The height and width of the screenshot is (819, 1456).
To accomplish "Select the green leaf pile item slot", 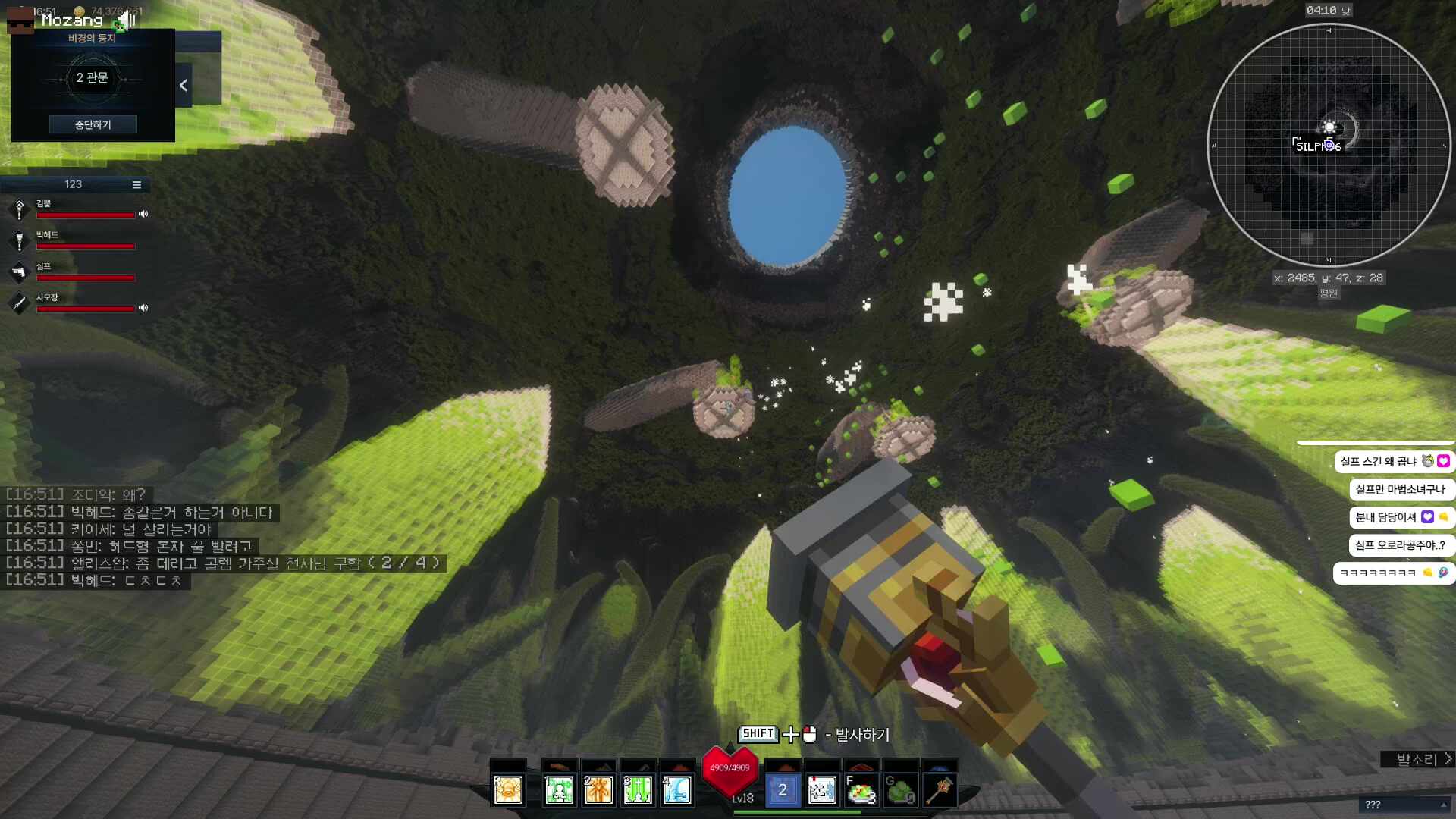I will point(901,790).
